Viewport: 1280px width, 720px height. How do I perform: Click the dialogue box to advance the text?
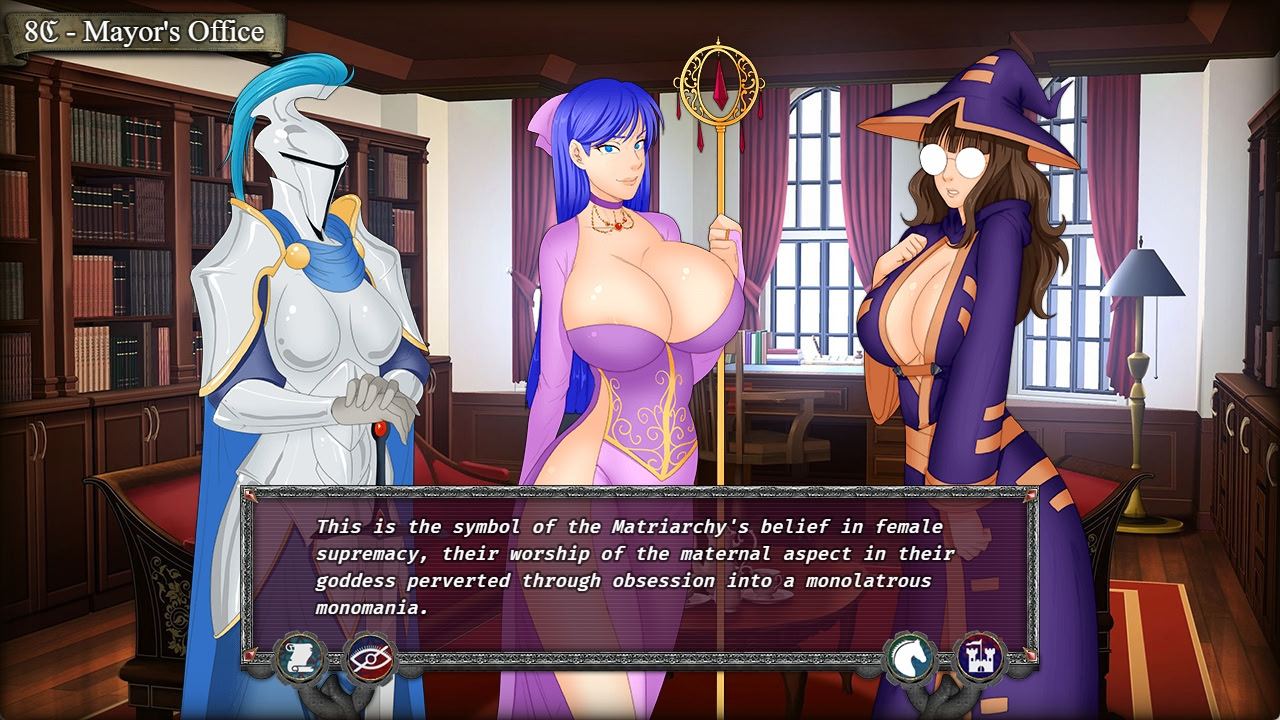pyautogui.click(x=640, y=560)
